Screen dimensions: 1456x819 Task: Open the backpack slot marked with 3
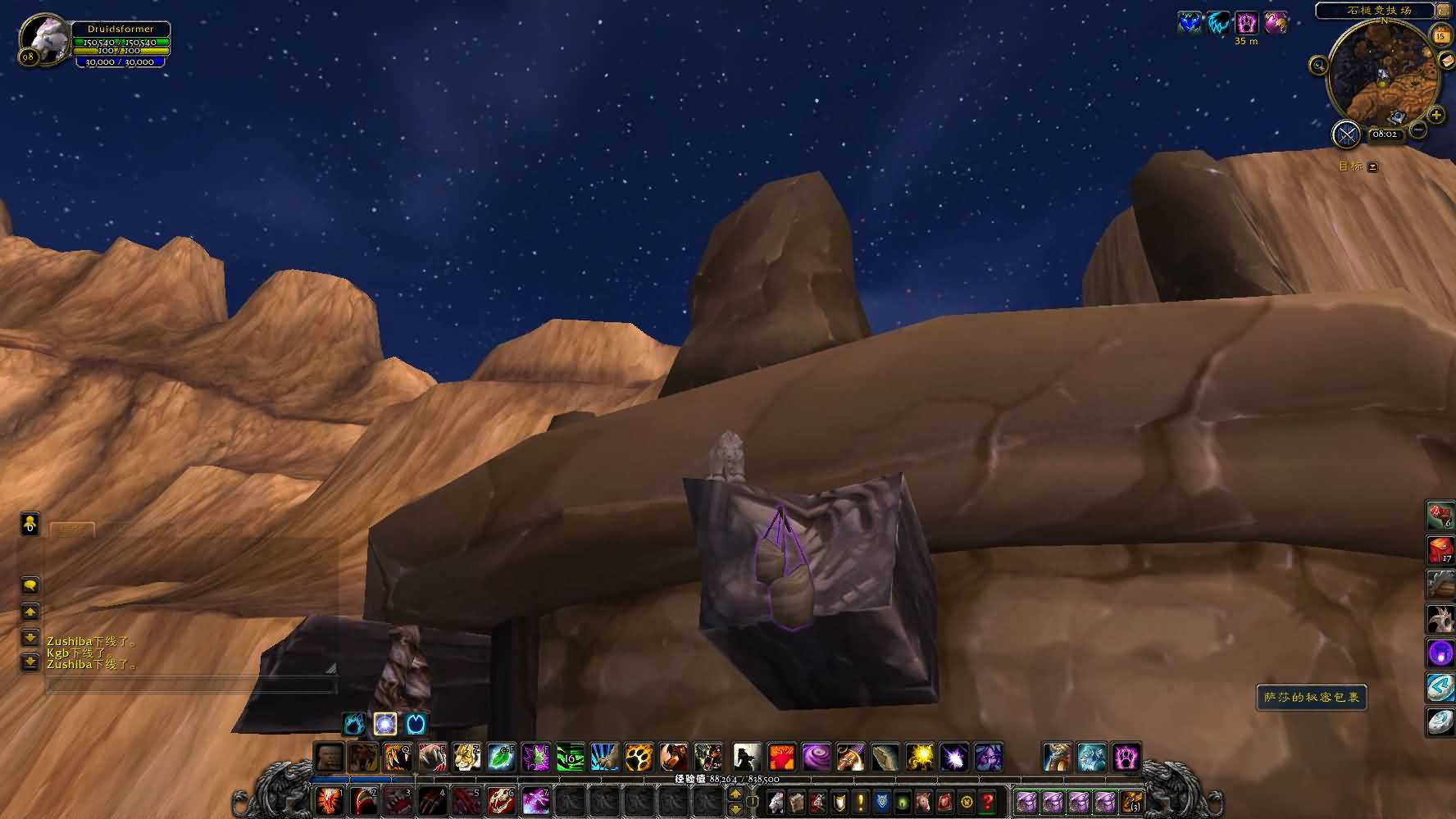click(x=1131, y=801)
